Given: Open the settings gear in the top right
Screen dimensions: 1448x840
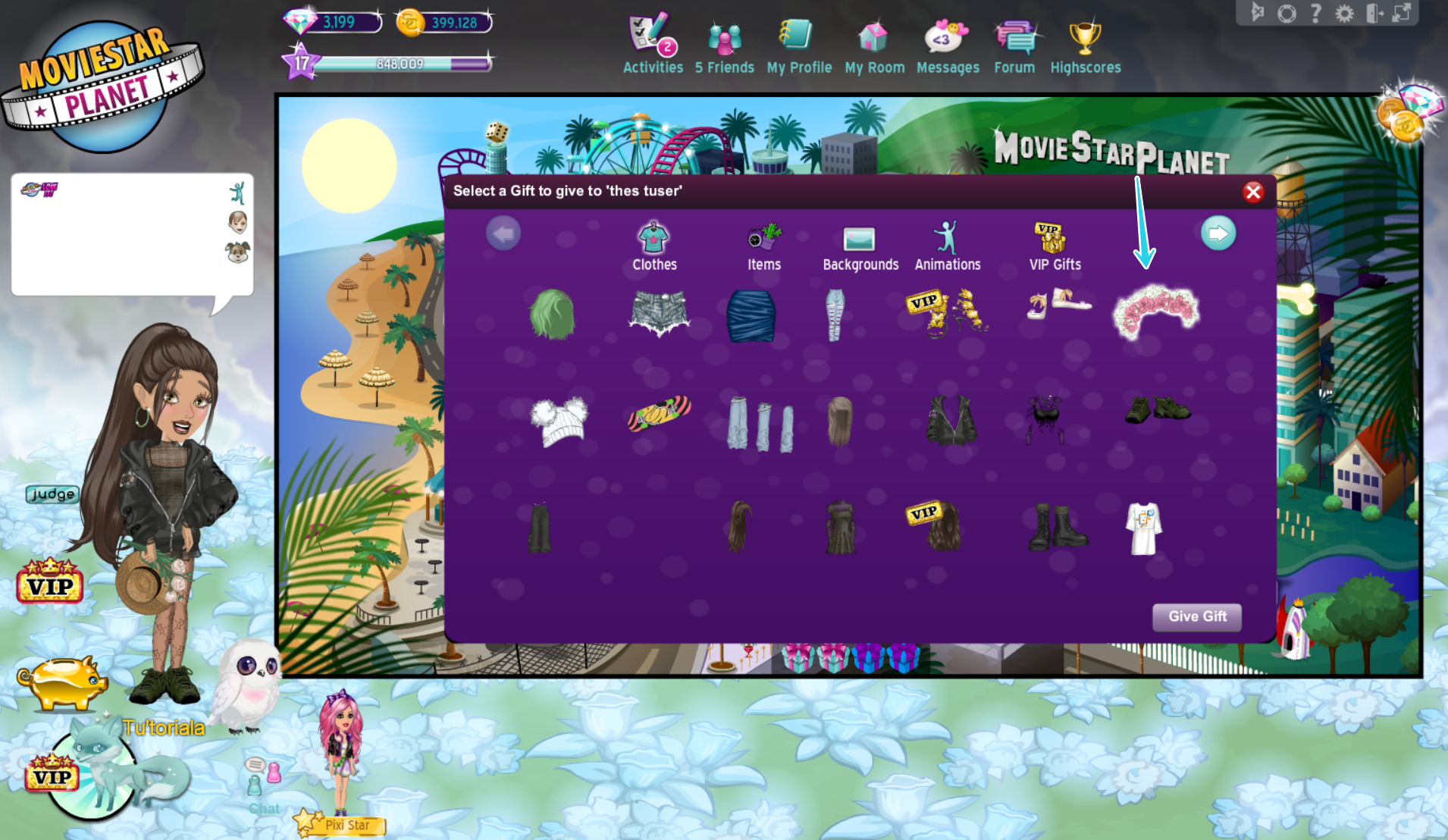Looking at the screenshot, I should [x=1344, y=12].
